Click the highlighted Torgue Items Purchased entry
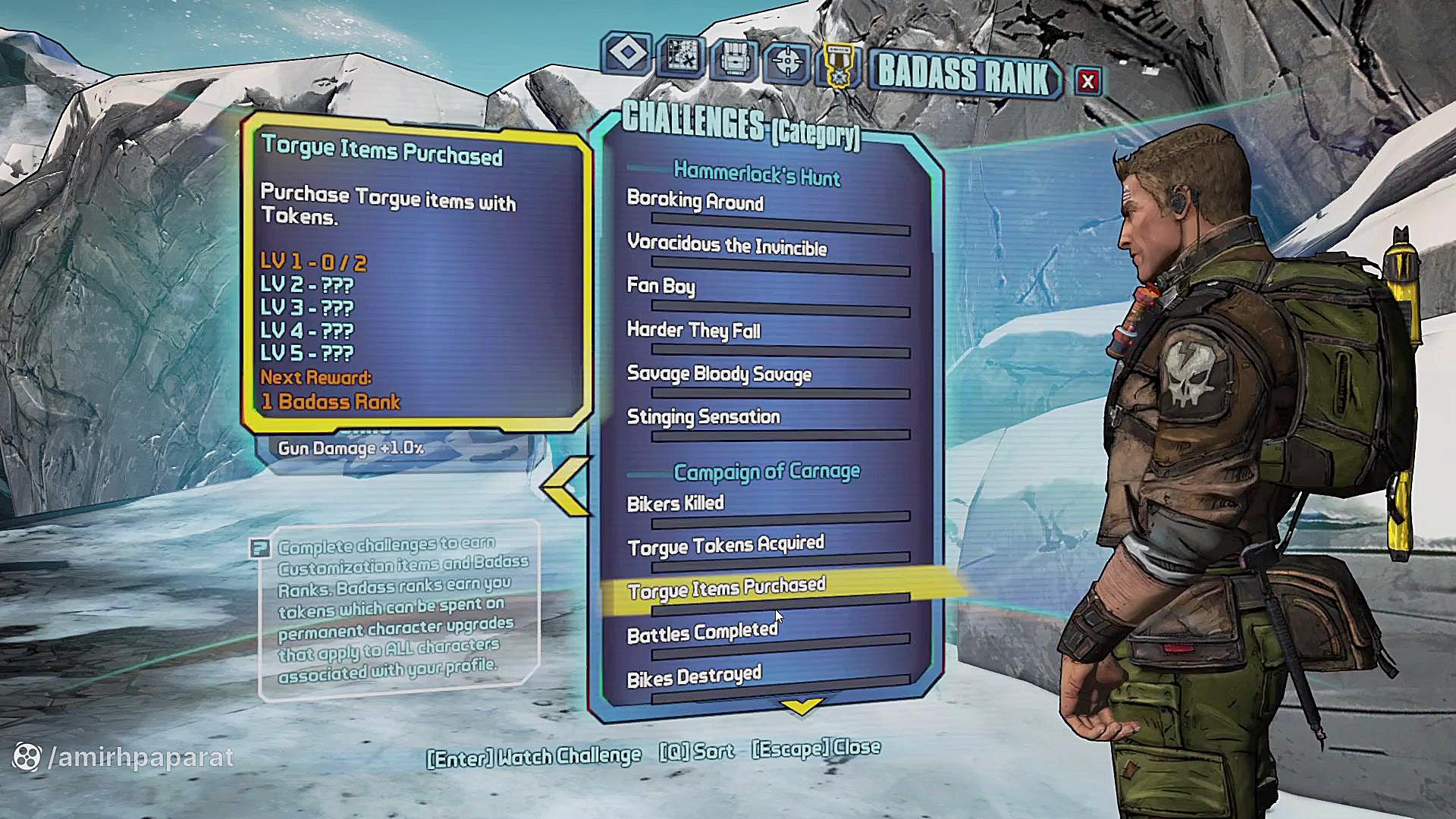 (726, 588)
